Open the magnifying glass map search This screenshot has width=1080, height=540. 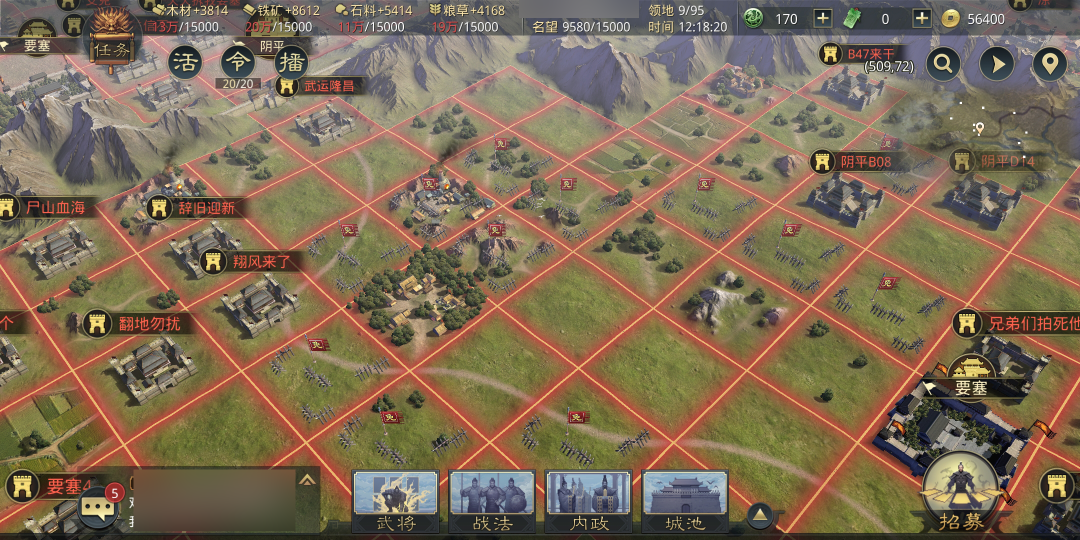942,65
